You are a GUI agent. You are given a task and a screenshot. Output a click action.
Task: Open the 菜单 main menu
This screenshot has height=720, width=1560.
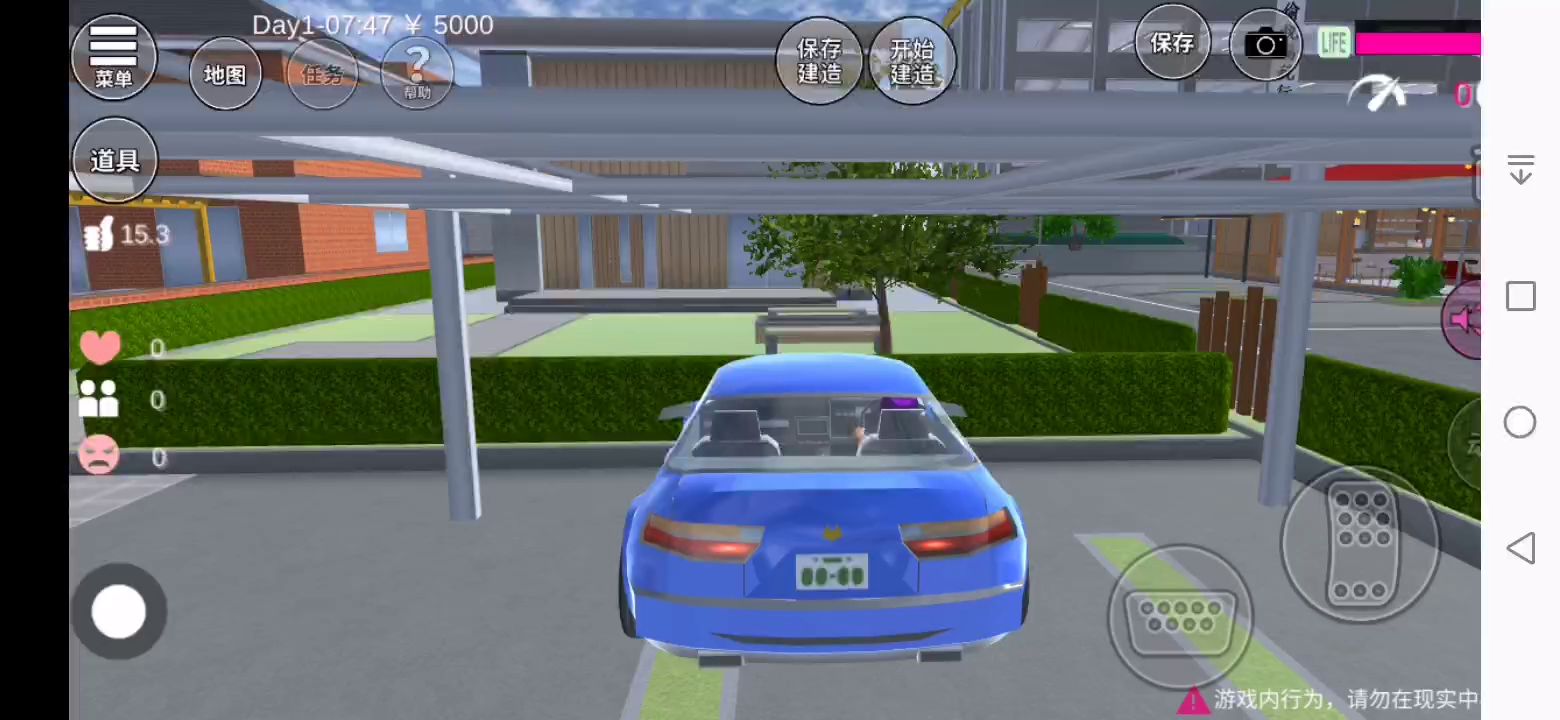(114, 56)
